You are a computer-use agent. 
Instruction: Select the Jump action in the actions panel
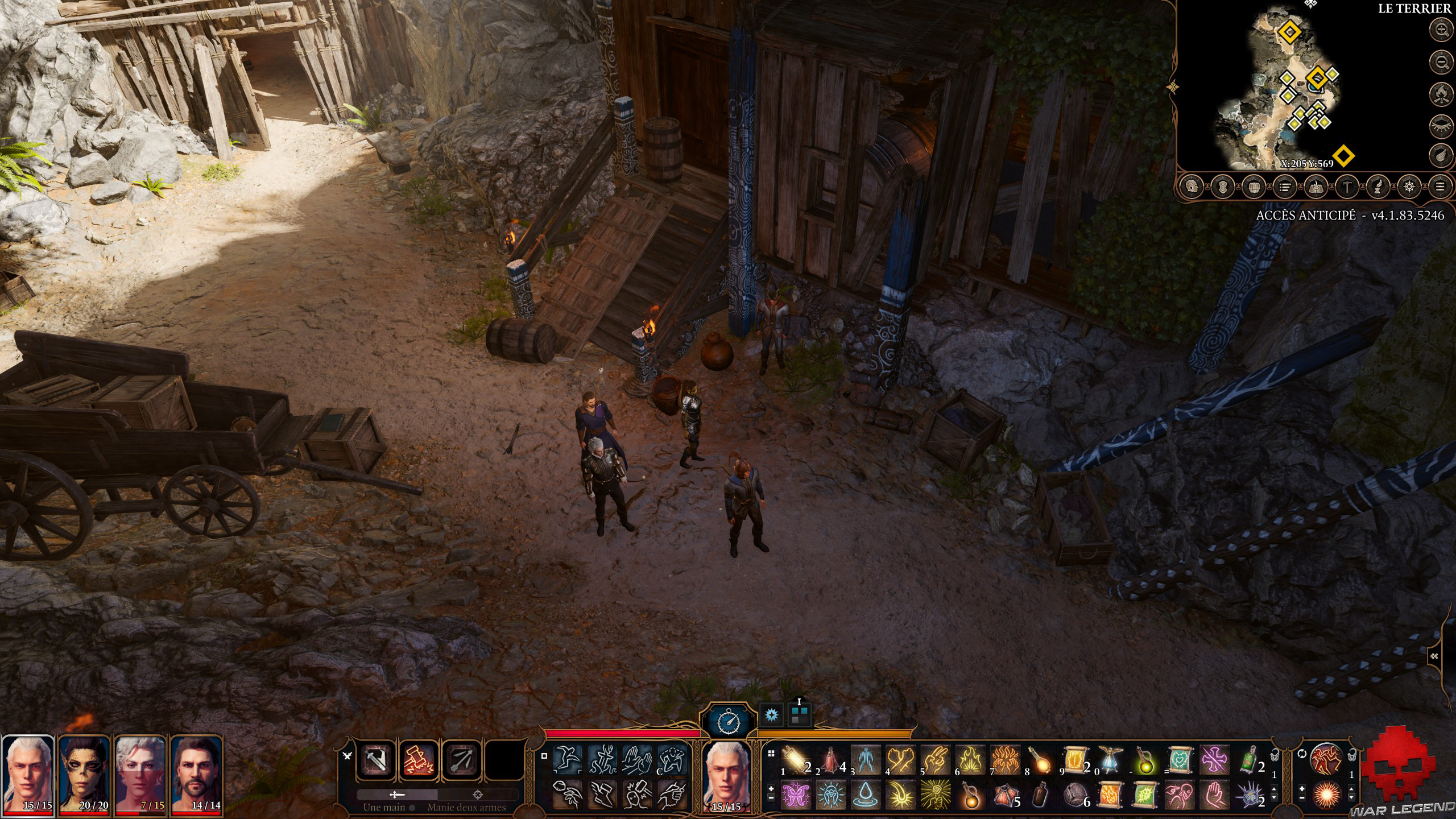click(567, 760)
